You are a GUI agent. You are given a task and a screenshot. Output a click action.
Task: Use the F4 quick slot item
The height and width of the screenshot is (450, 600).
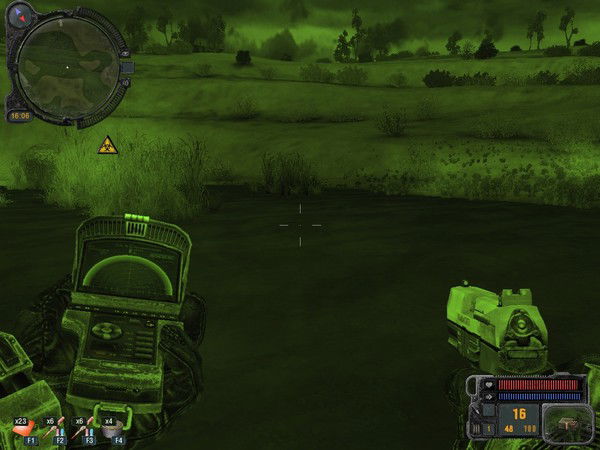pos(116,431)
